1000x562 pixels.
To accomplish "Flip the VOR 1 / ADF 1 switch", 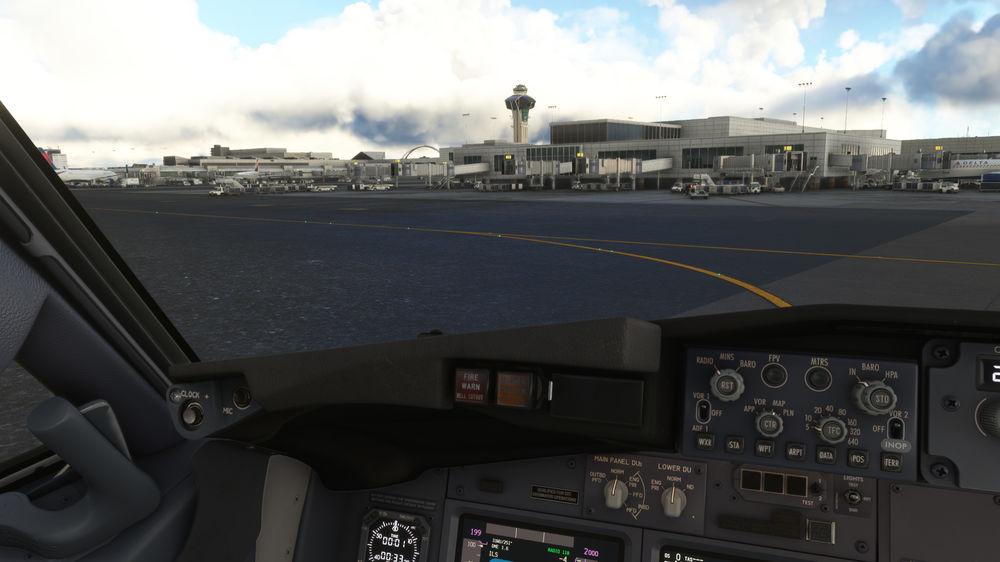I will pos(703,410).
